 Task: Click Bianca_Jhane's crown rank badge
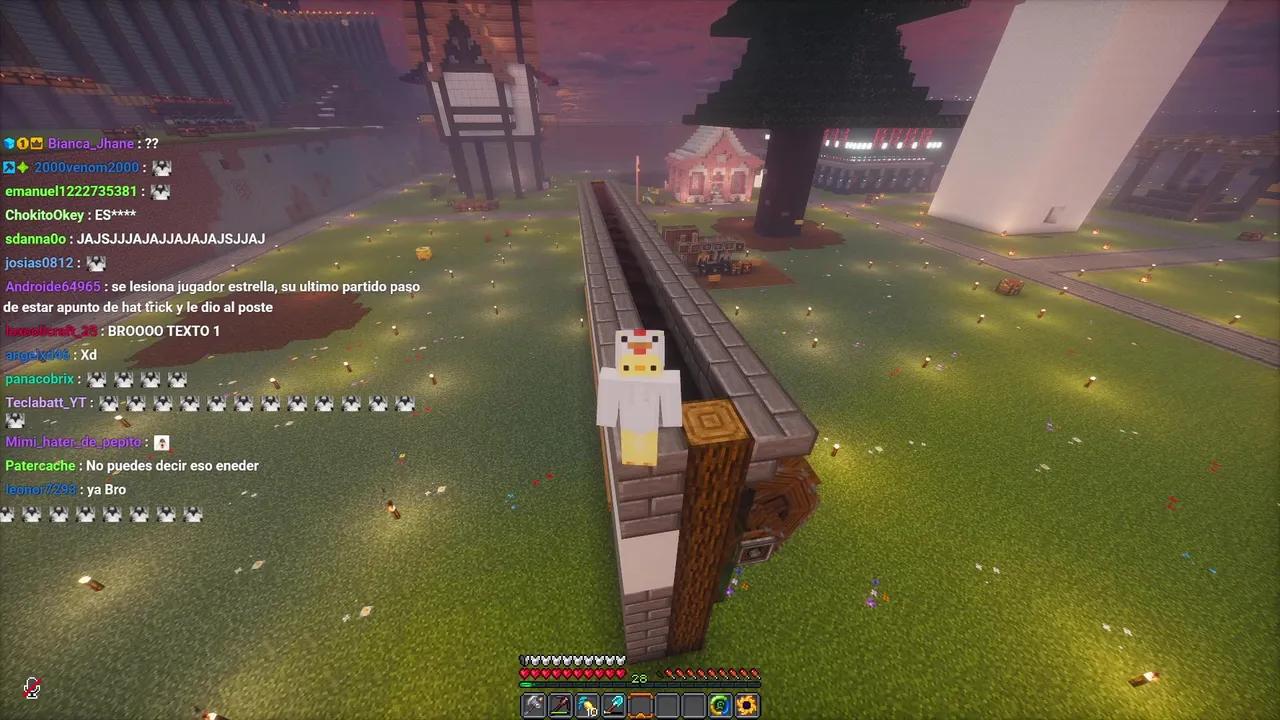pyautogui.click(x=37, y=144)
